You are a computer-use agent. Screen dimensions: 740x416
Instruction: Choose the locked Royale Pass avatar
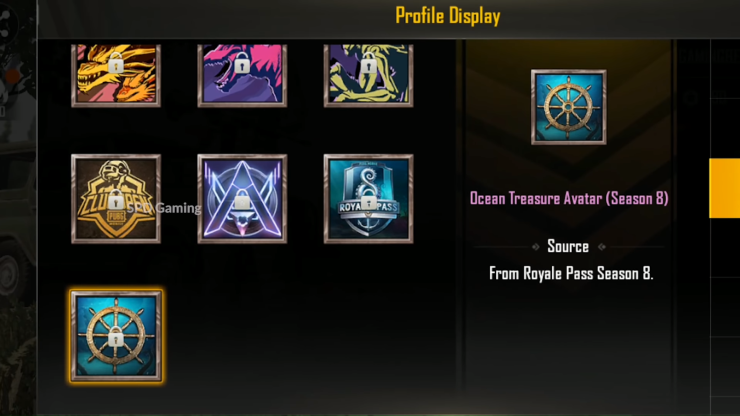click(368, 199)
